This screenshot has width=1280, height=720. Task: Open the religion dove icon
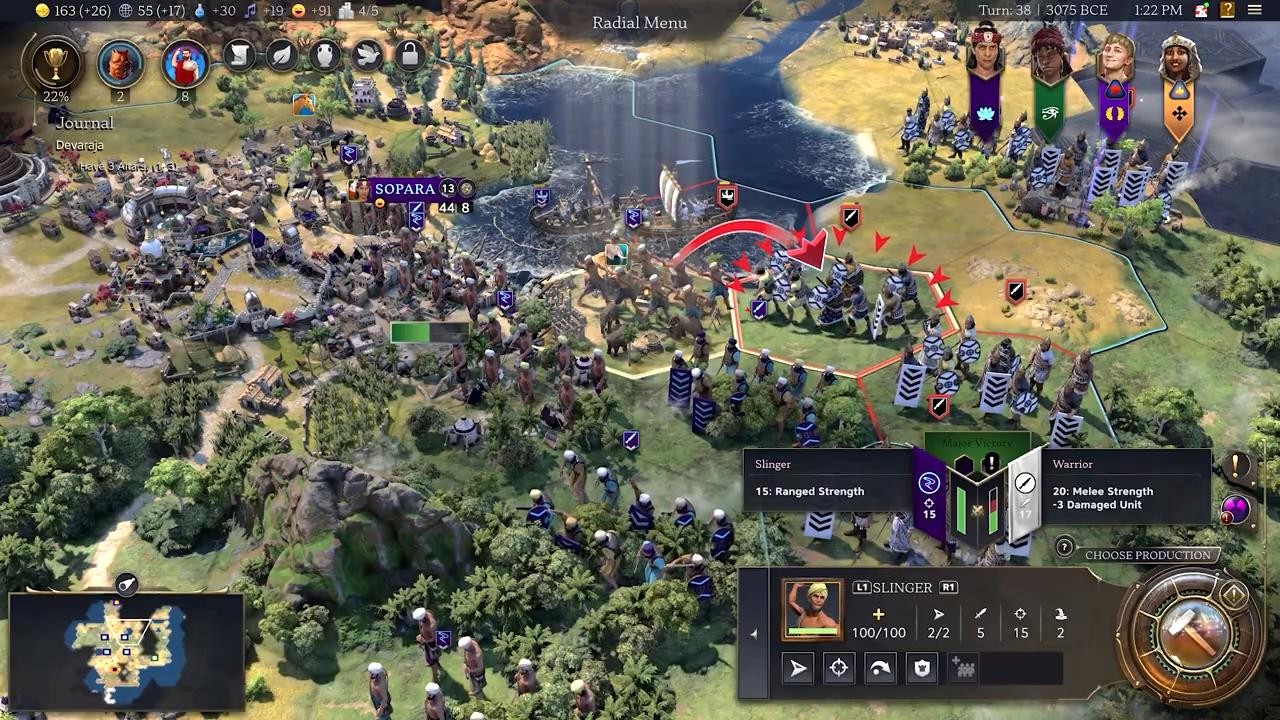pos(367,55)
